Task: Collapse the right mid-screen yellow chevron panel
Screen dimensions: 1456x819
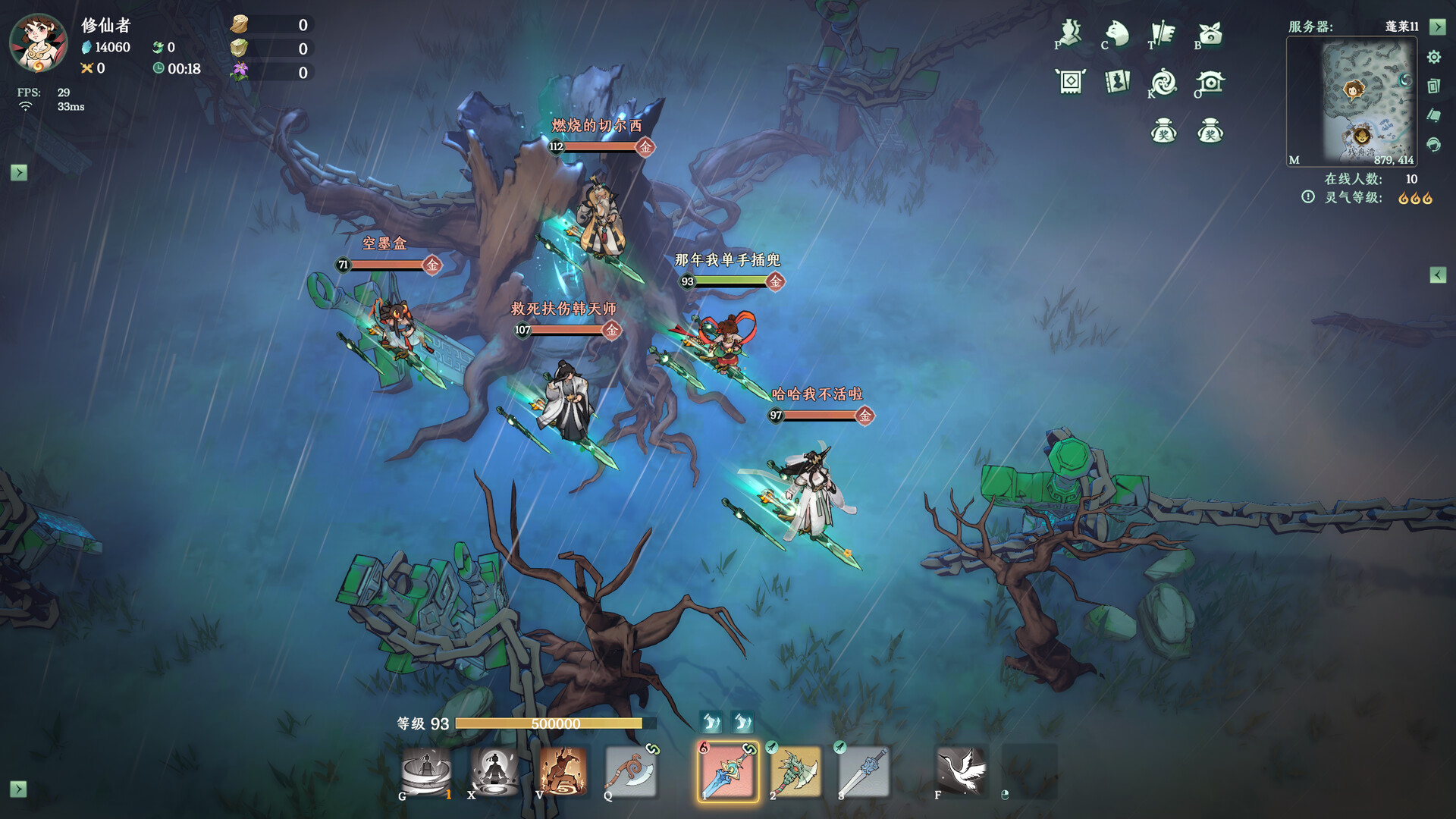Action: click(1440, 273)
